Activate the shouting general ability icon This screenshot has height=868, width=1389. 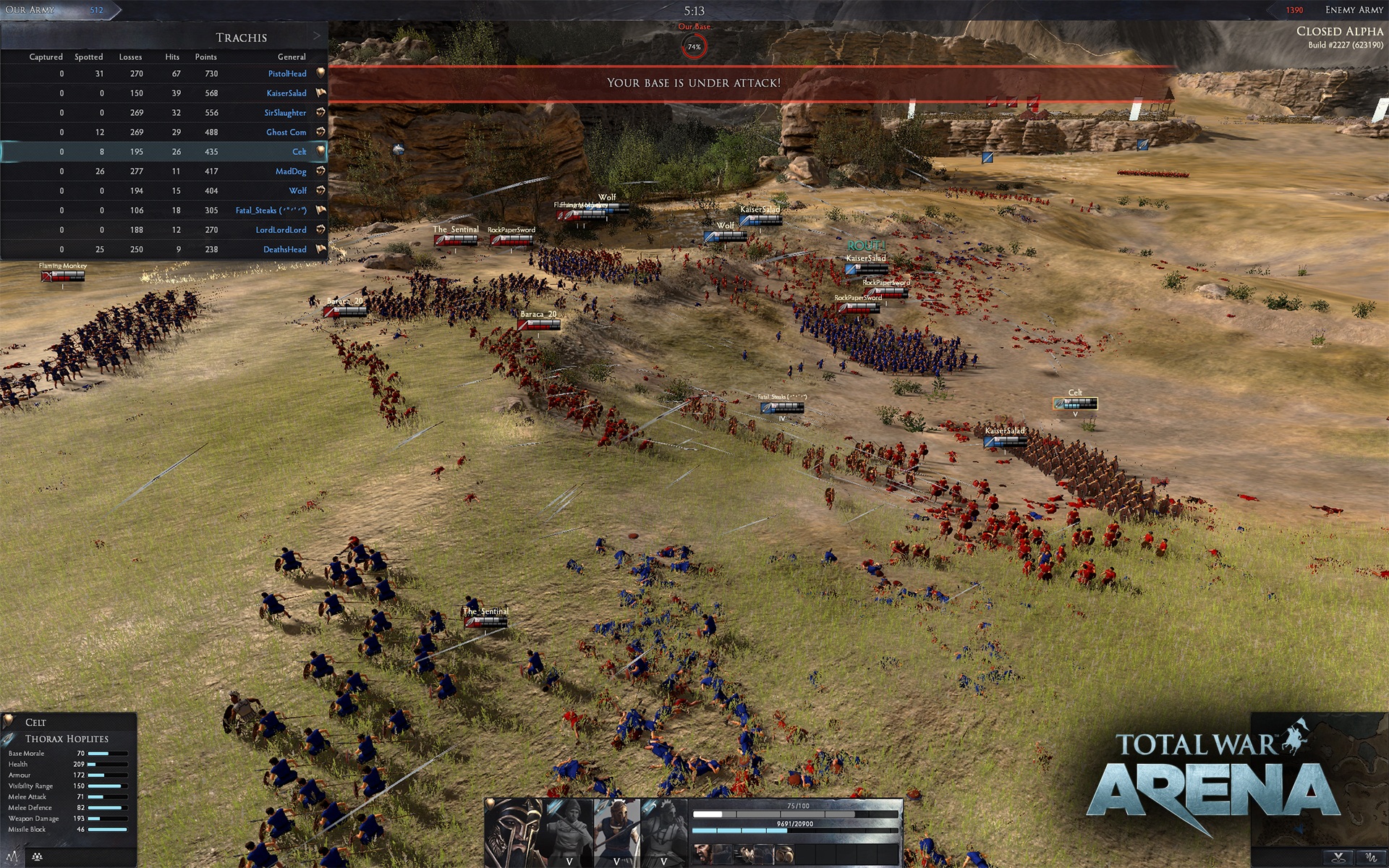(702, 854)
